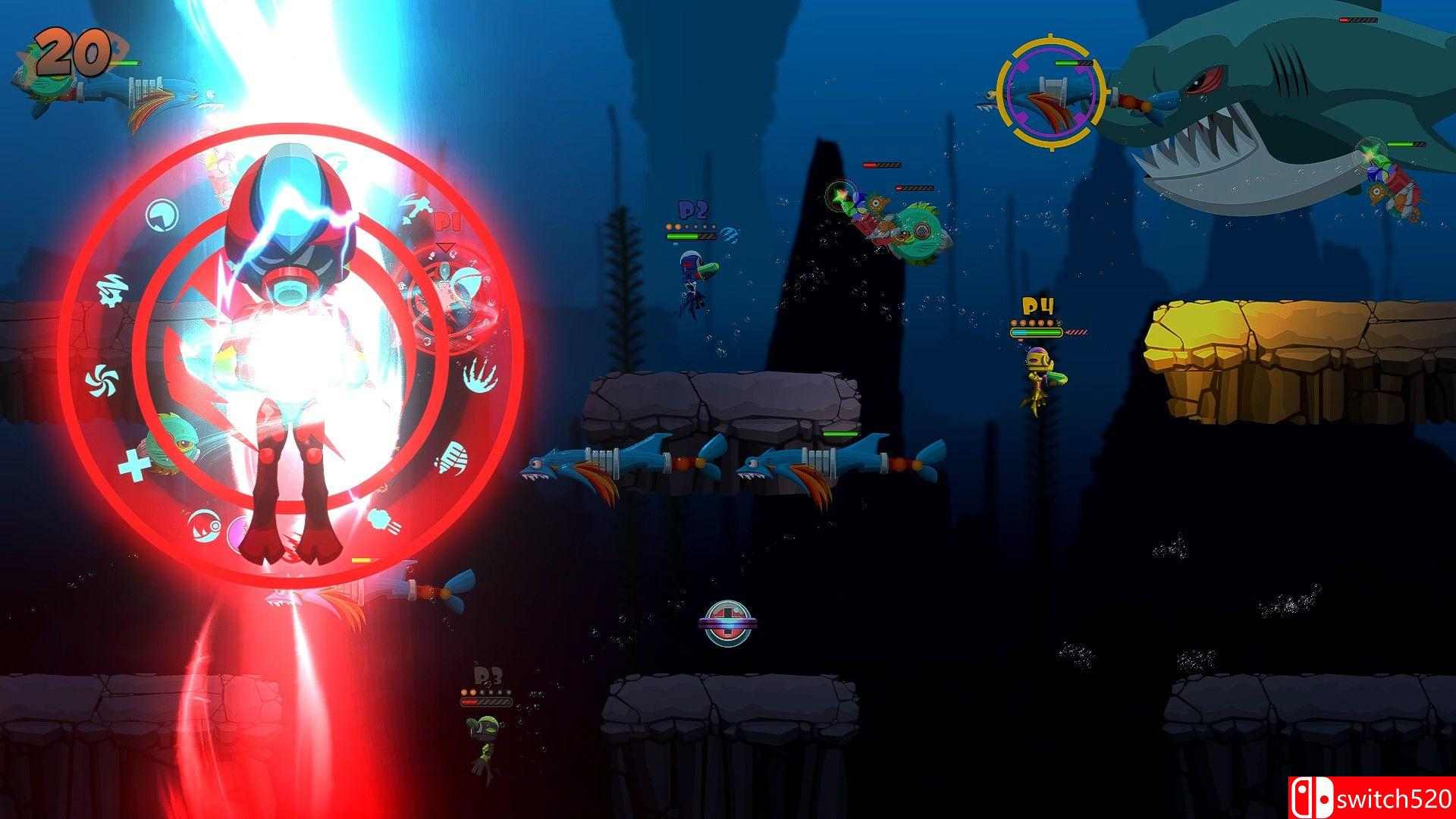Click the boomerang icon at the wheel's top-left
Viewport: 1456px width, 819px height.
pos(162,214)
